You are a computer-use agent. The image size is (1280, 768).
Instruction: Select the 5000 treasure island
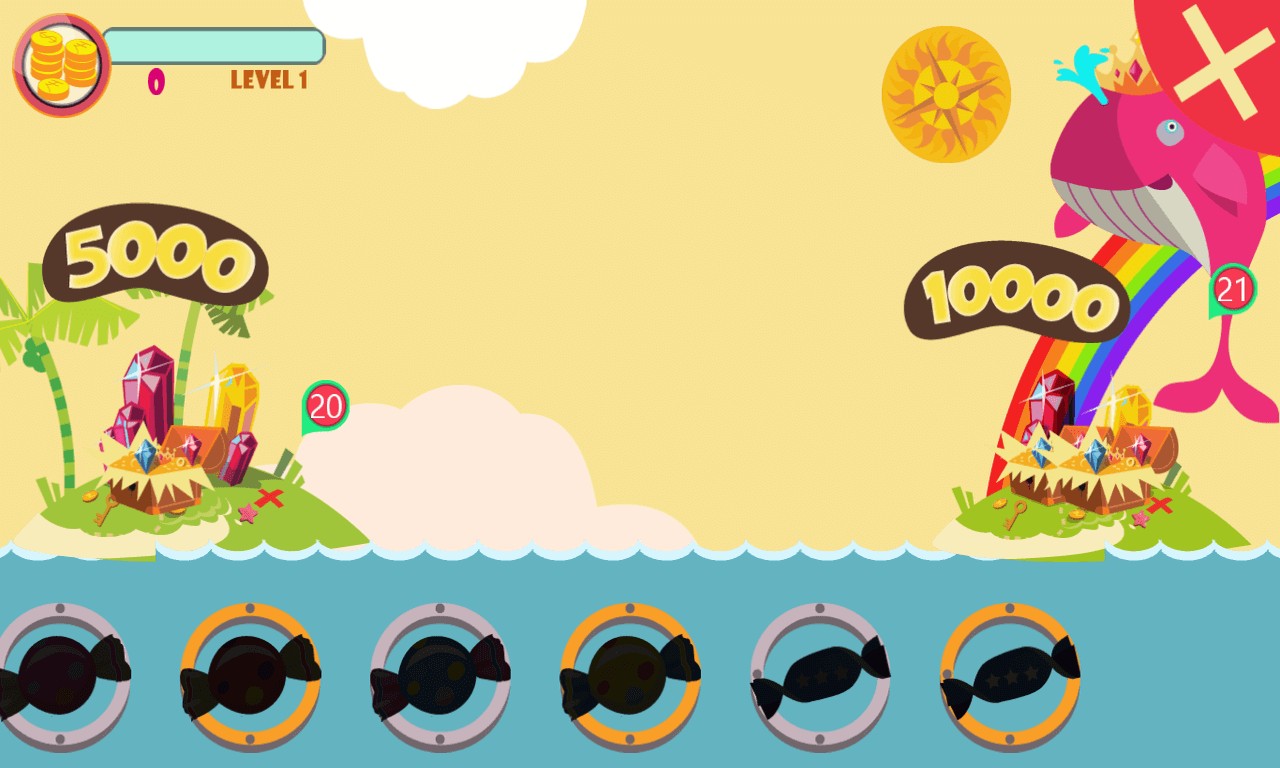(180, 450)
